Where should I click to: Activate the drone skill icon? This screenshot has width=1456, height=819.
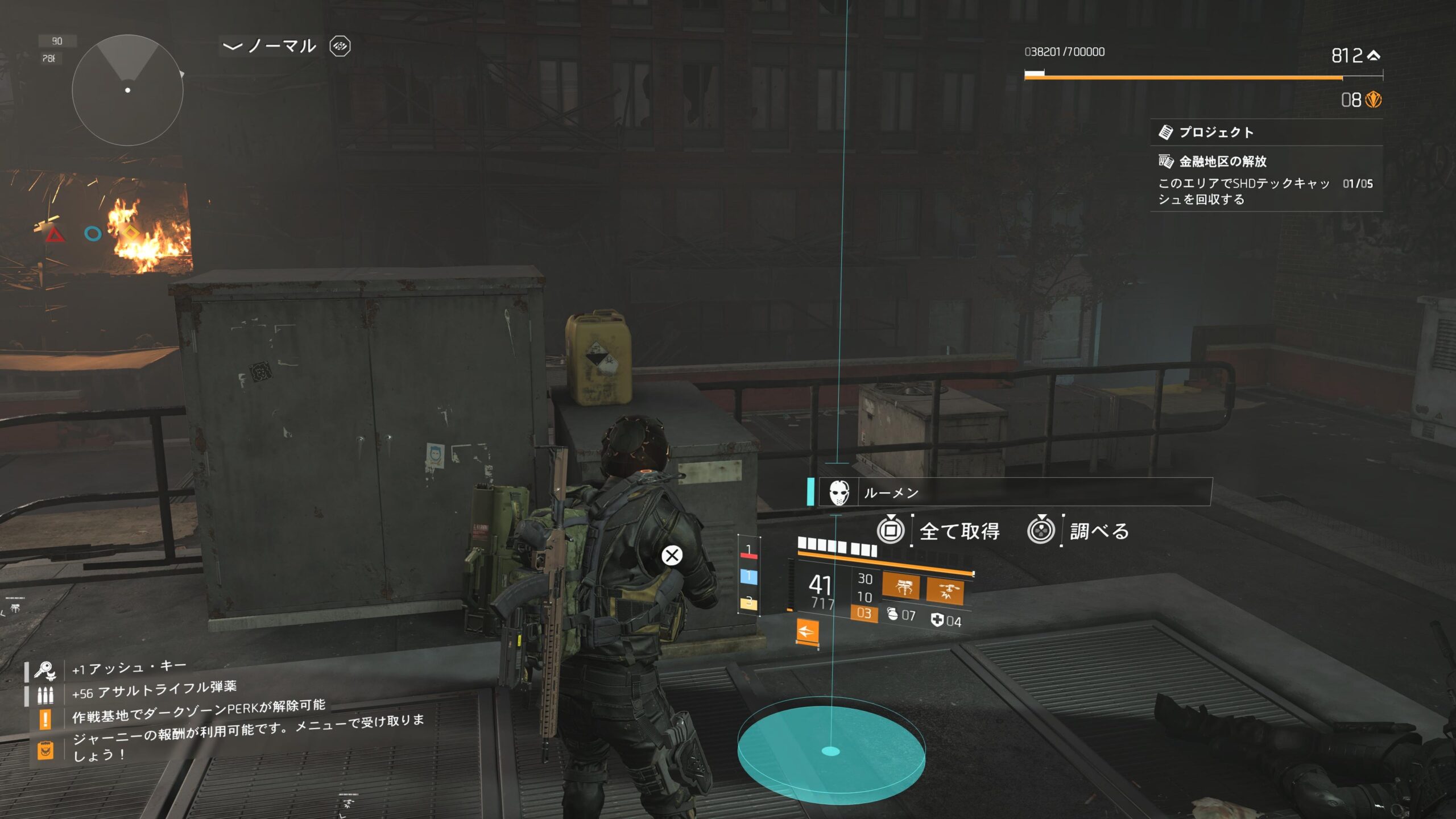click(945, 590)
